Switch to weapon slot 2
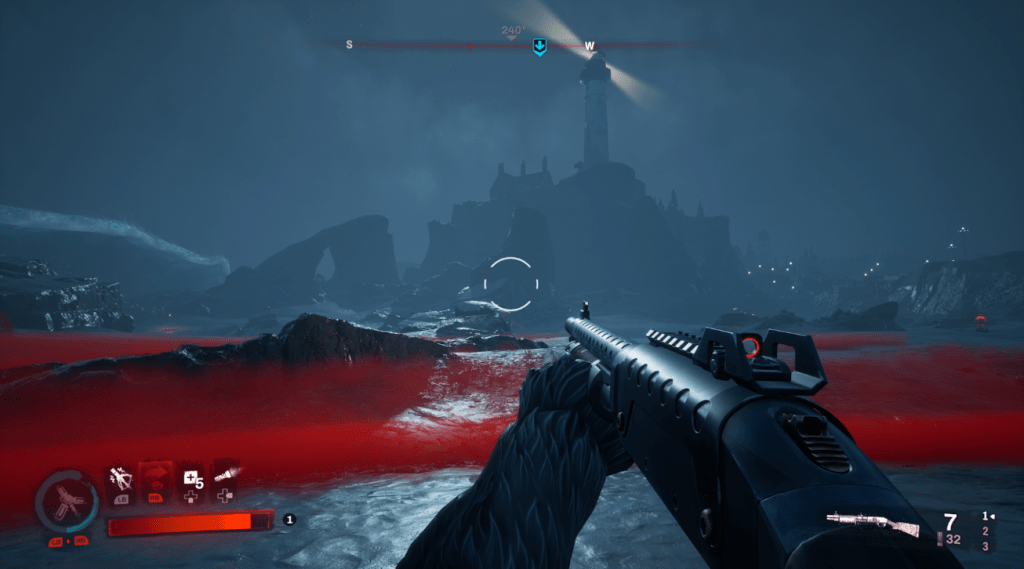Viewport: 1024px width, 569px height. tap(985, 531)
